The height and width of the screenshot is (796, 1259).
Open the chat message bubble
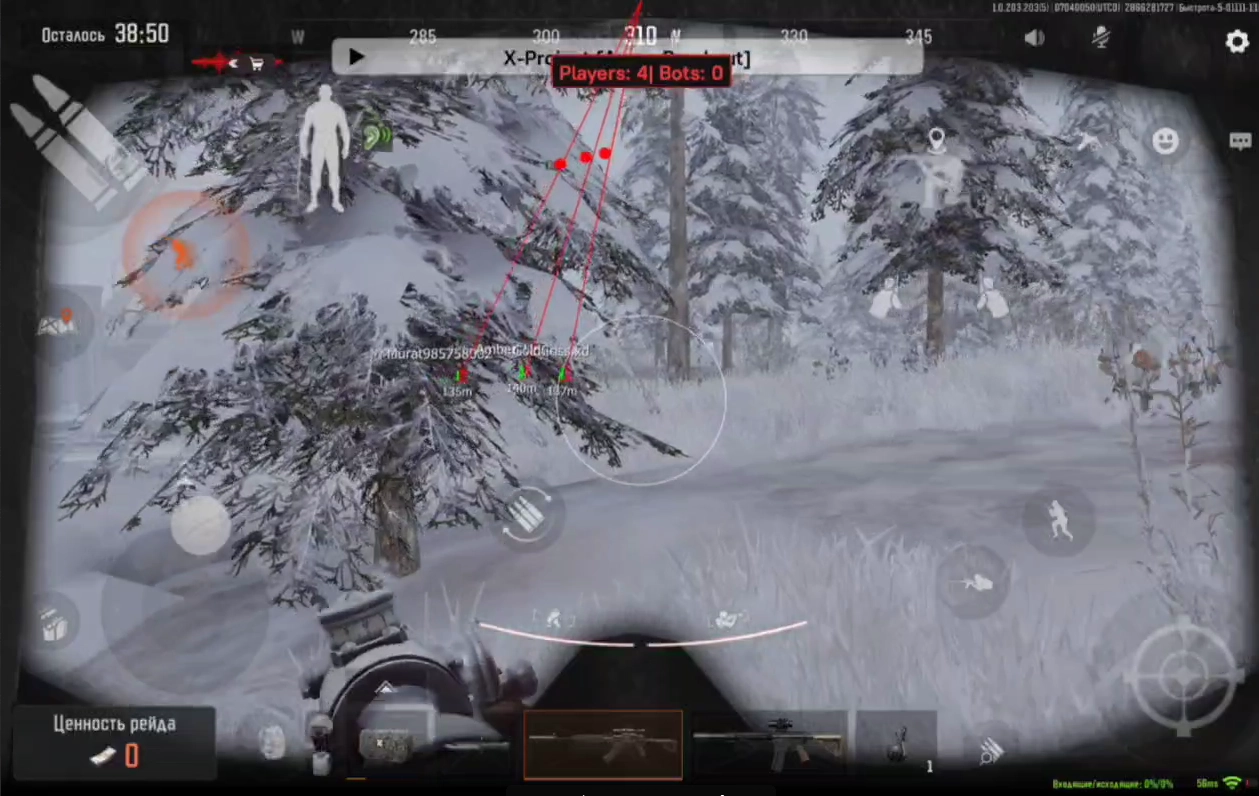[x=1240, y=141]
